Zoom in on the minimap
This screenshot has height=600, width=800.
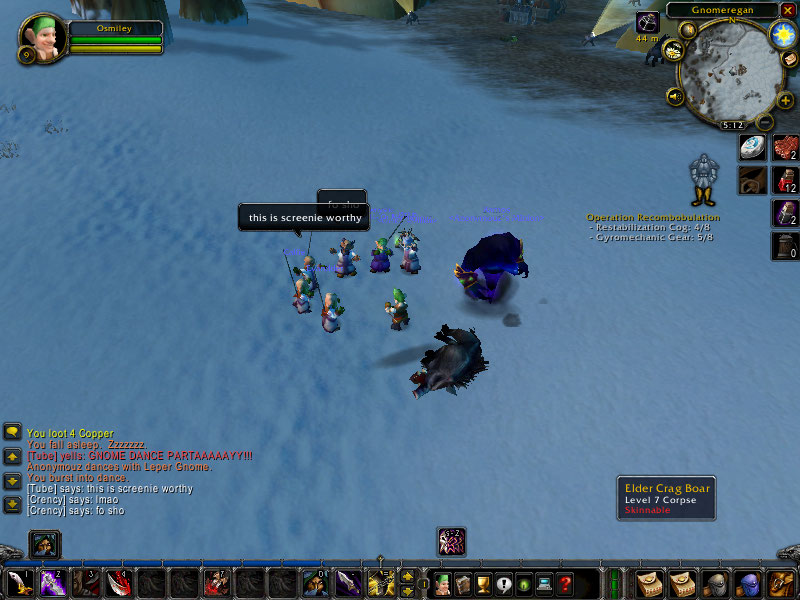(785, 100)
